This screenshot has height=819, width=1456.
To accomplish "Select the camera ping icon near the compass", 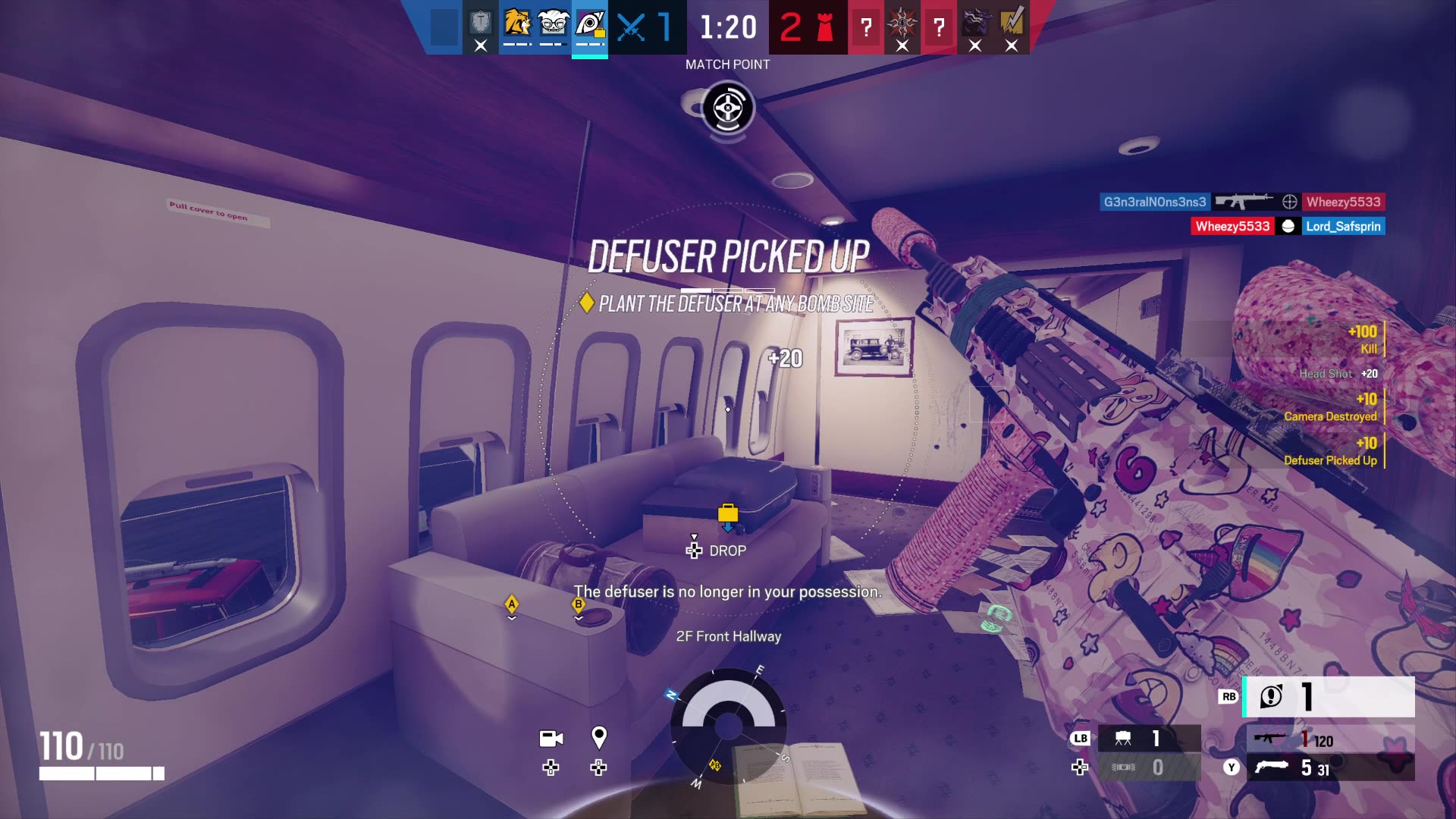I will [x=551, y=739].
